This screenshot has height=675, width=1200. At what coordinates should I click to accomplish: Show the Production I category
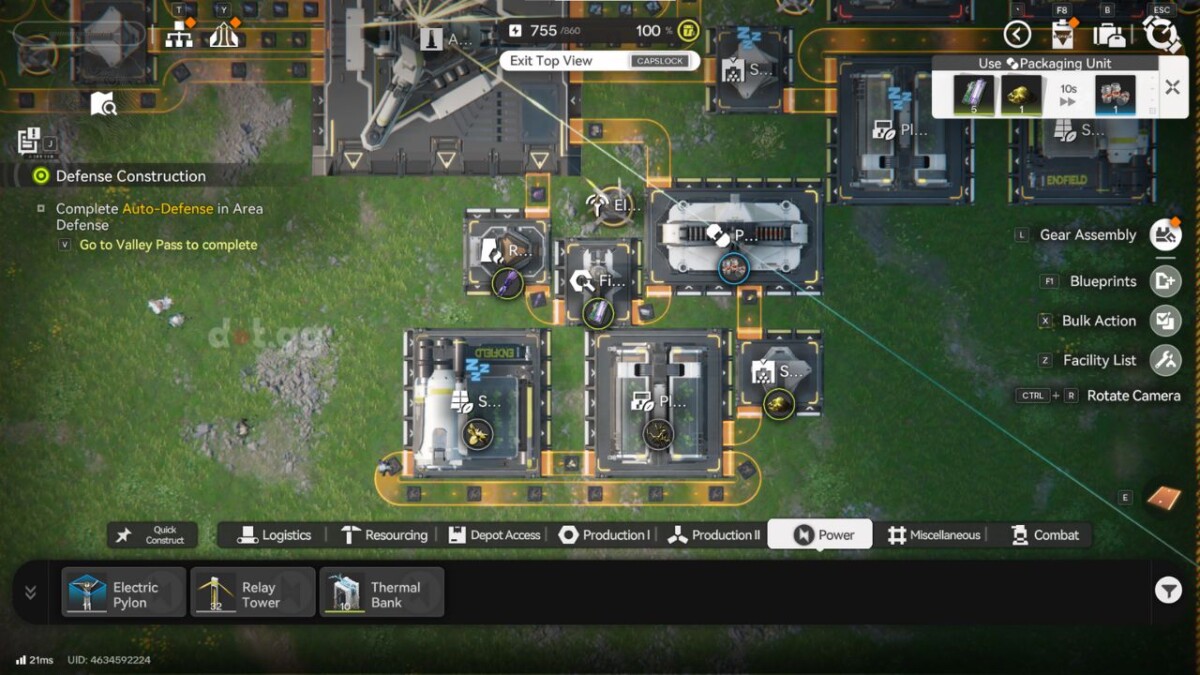pyautogui.click(x=604, y=535)
